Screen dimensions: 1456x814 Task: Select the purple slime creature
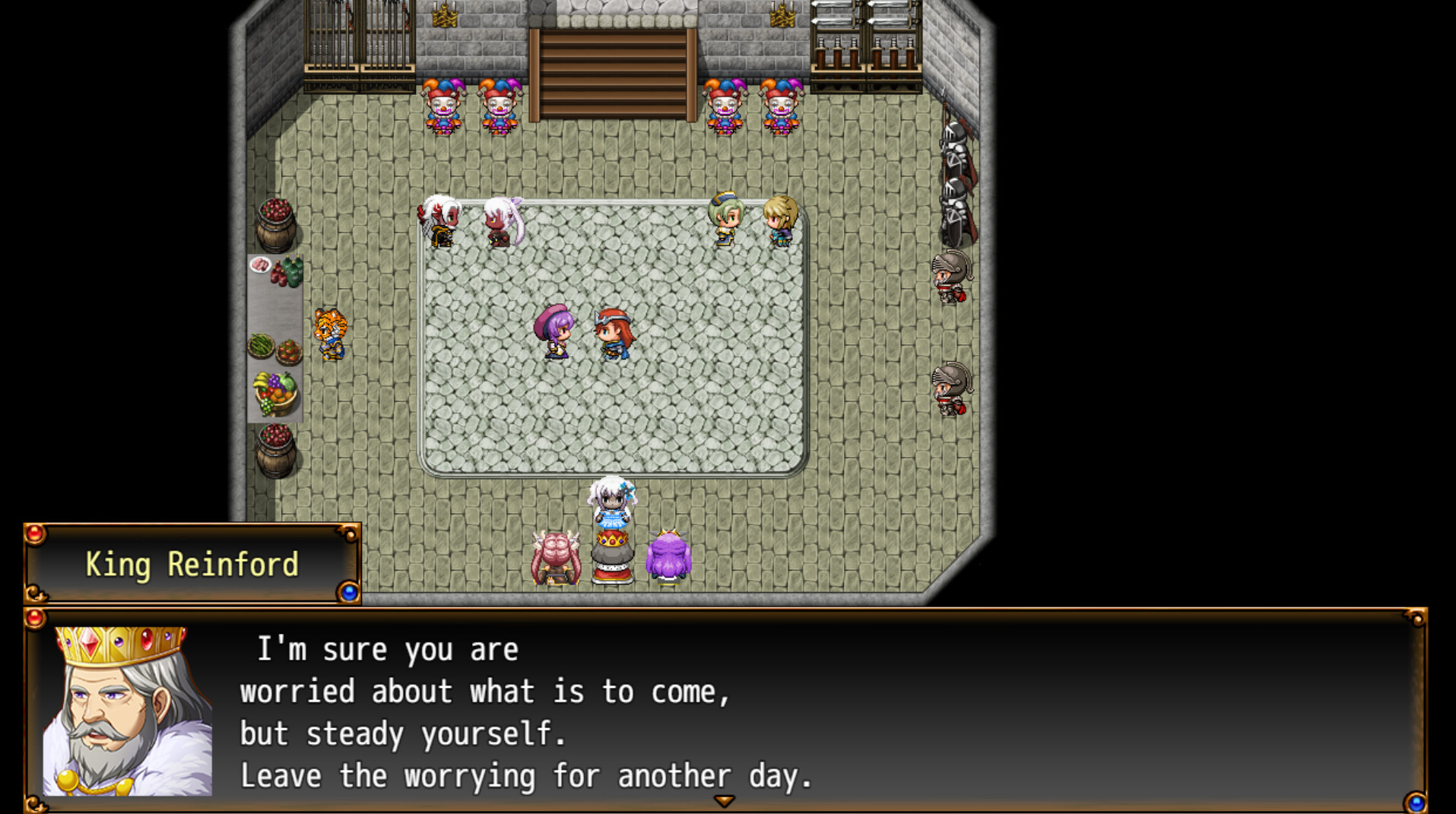[x=668, y=559]
